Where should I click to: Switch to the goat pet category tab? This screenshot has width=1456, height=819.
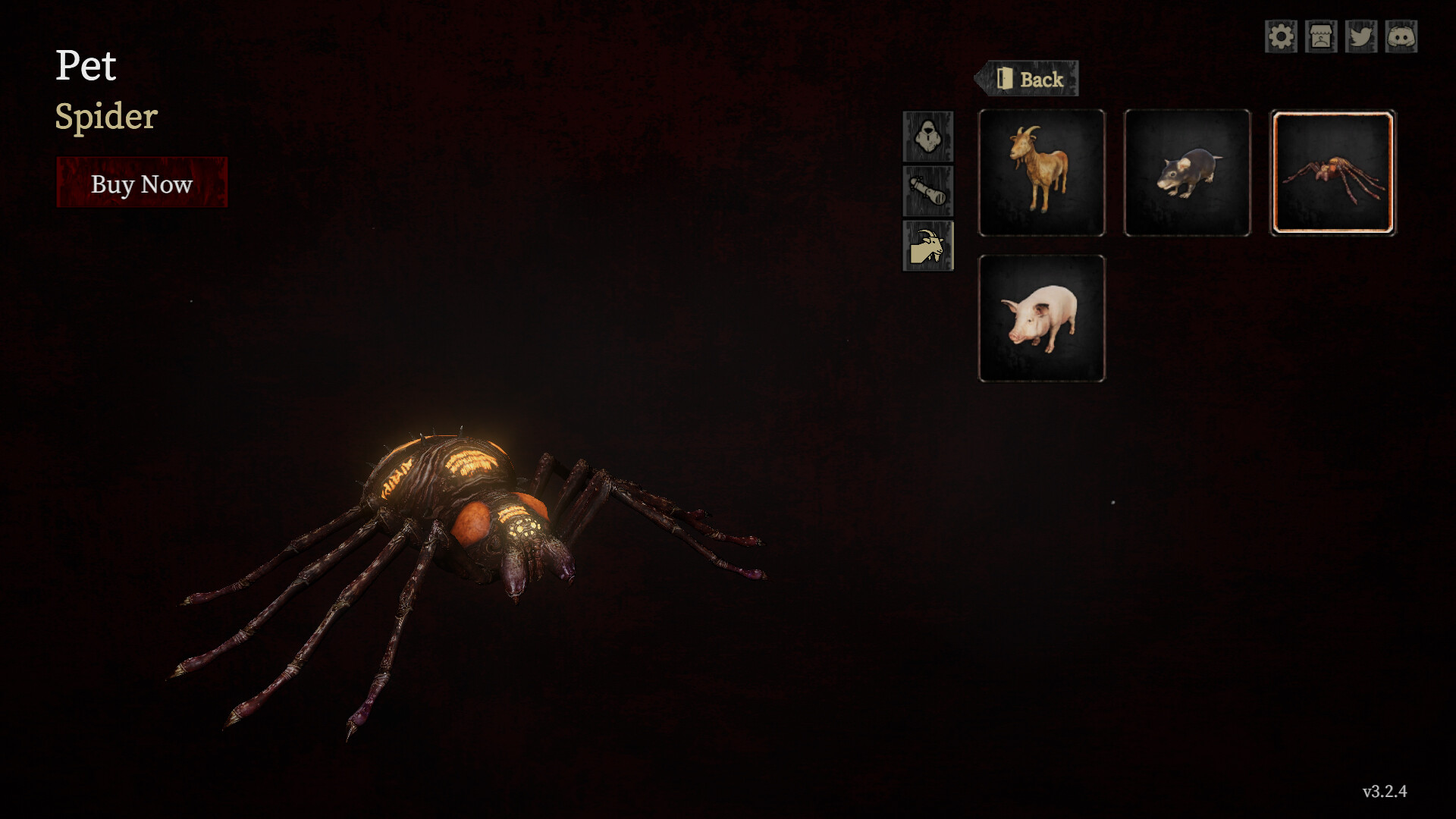coord(927,246)
